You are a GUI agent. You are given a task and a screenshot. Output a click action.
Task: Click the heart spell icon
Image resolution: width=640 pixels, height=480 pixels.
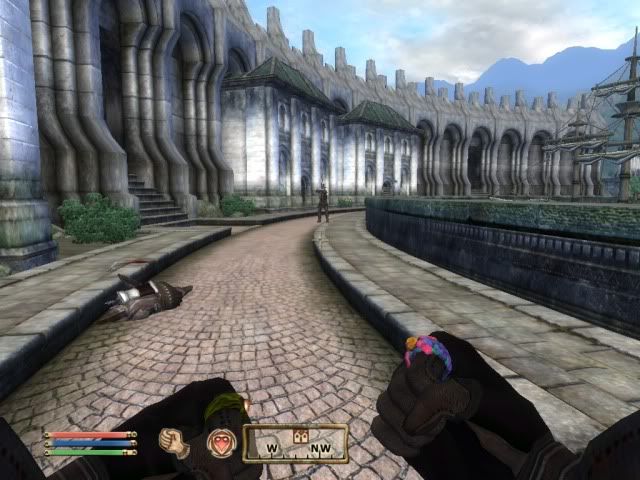(219, 442)
